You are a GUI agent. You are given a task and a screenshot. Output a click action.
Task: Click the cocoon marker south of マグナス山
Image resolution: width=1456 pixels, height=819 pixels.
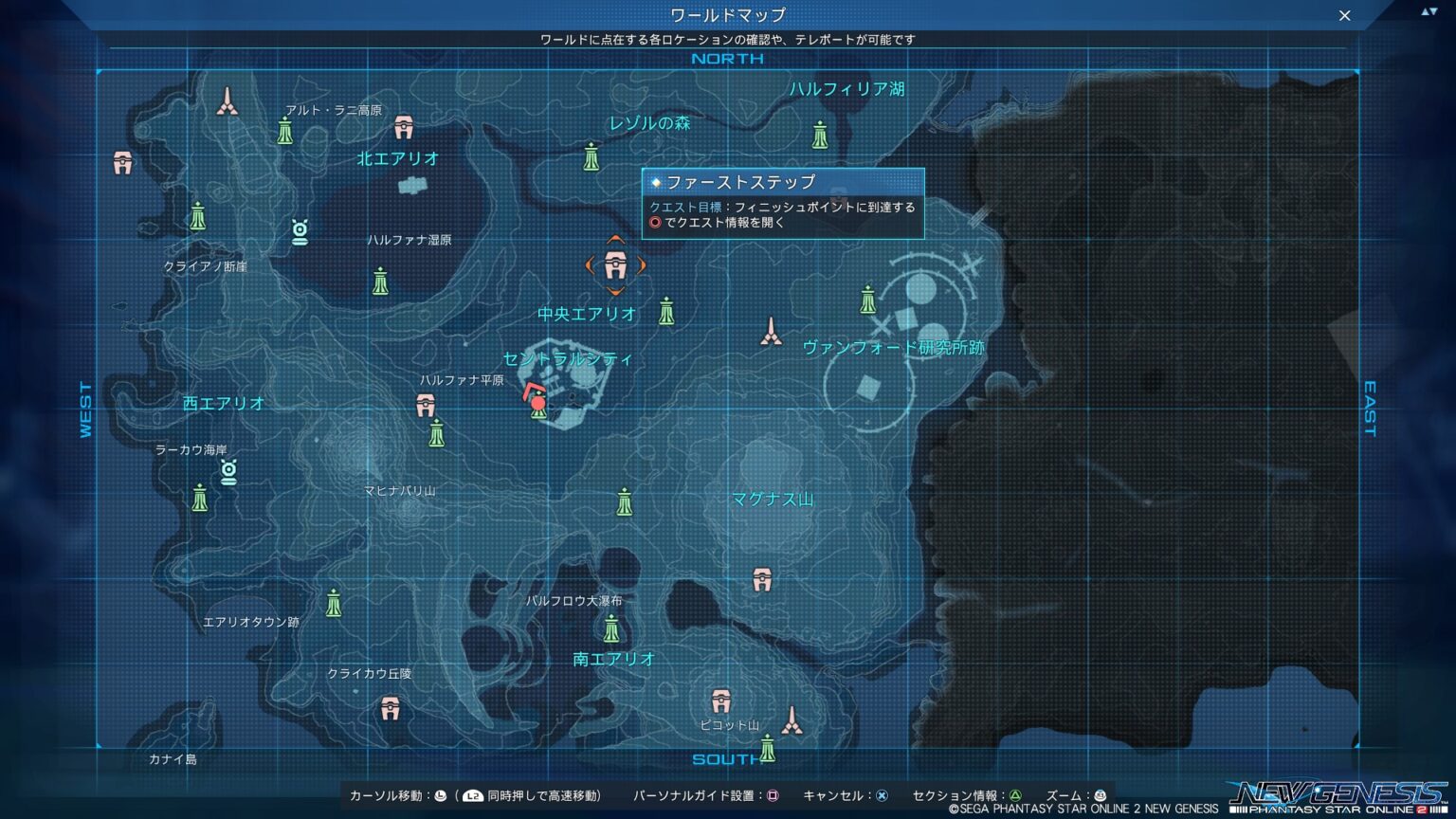[x=762, y=579]
